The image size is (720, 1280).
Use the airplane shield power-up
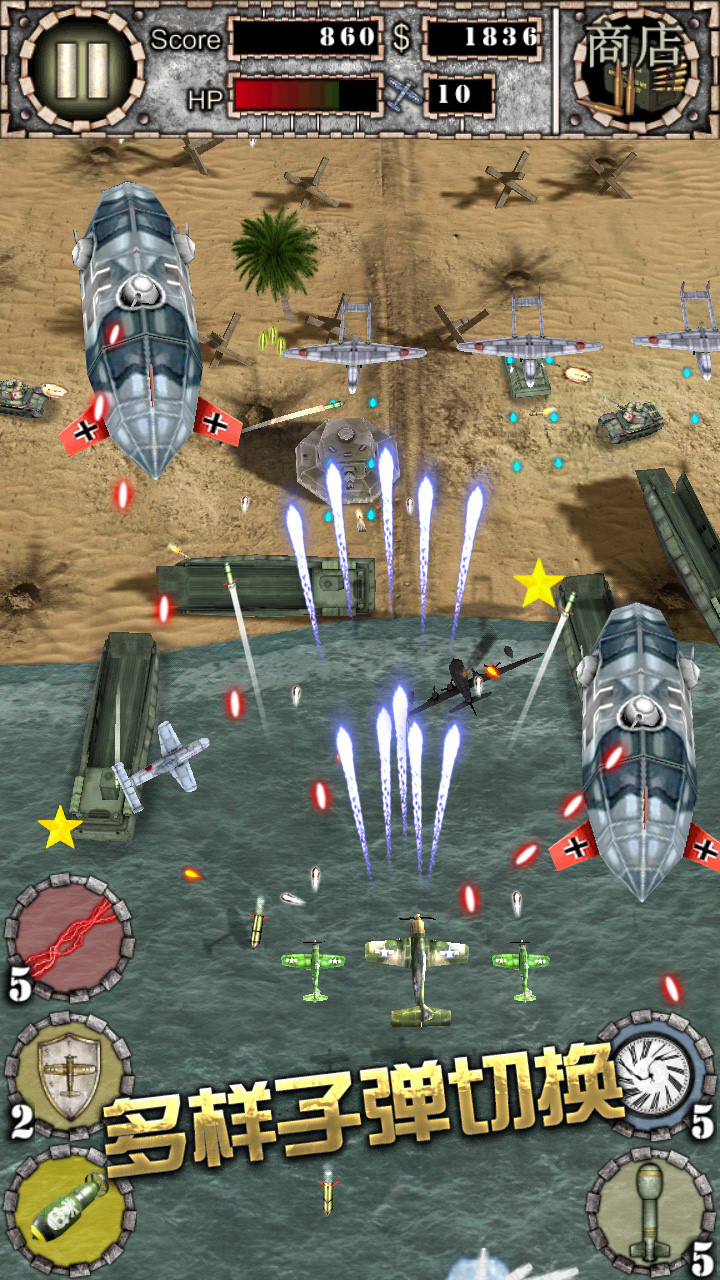[x=69, y=1076]
